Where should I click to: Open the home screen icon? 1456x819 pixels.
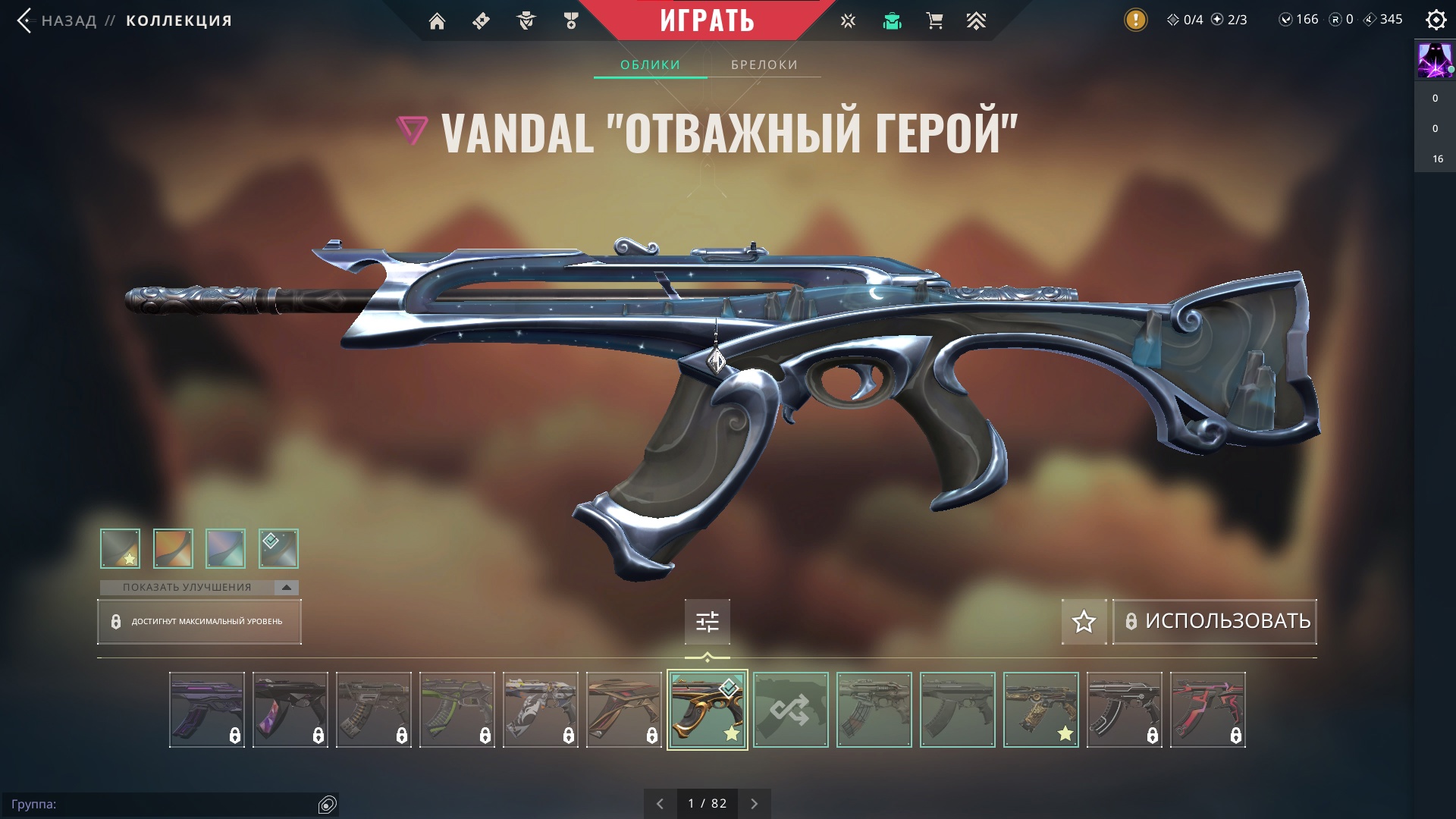[x=437, y=21]
